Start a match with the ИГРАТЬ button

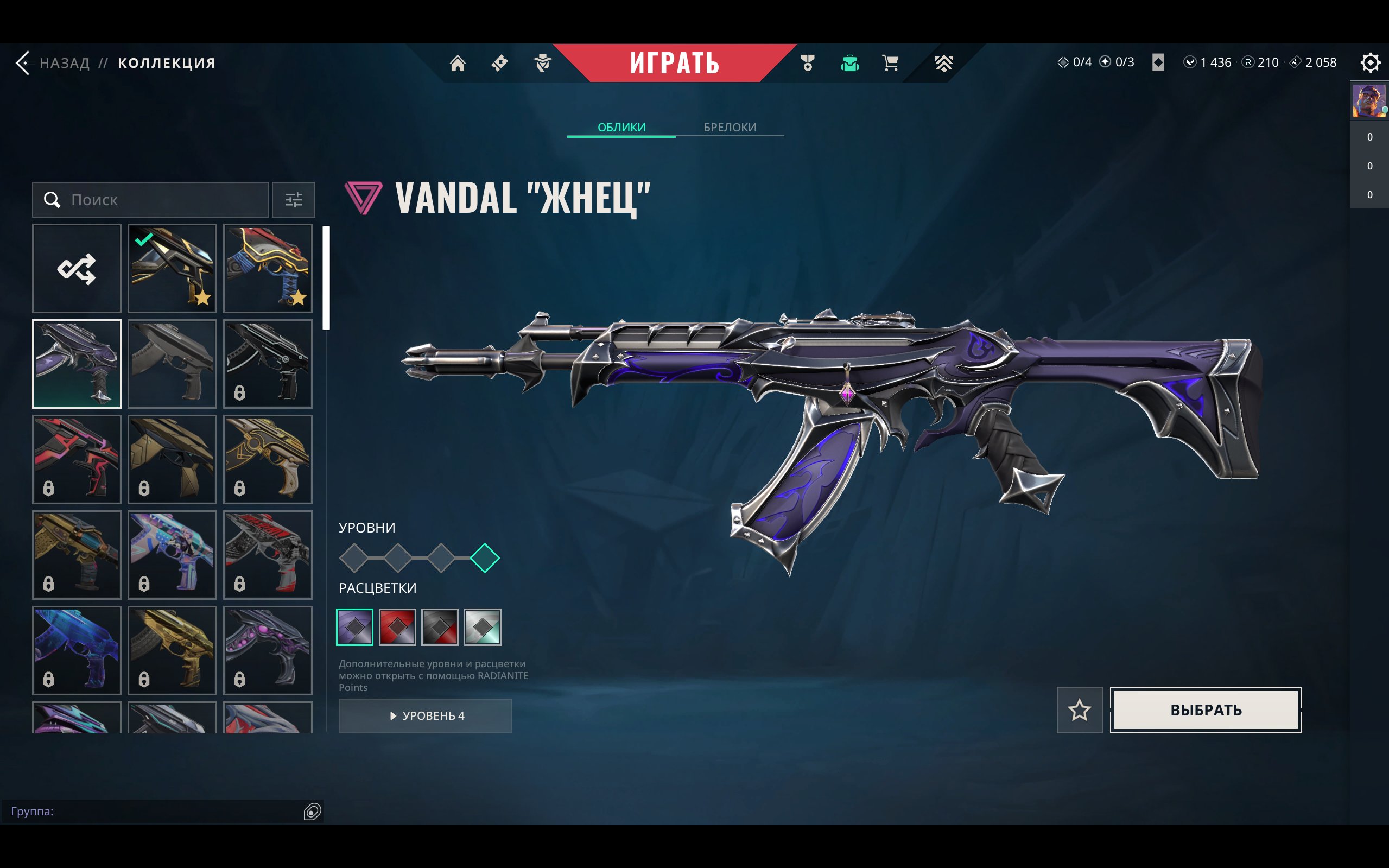pyautogui.click(x=674, y=62)
